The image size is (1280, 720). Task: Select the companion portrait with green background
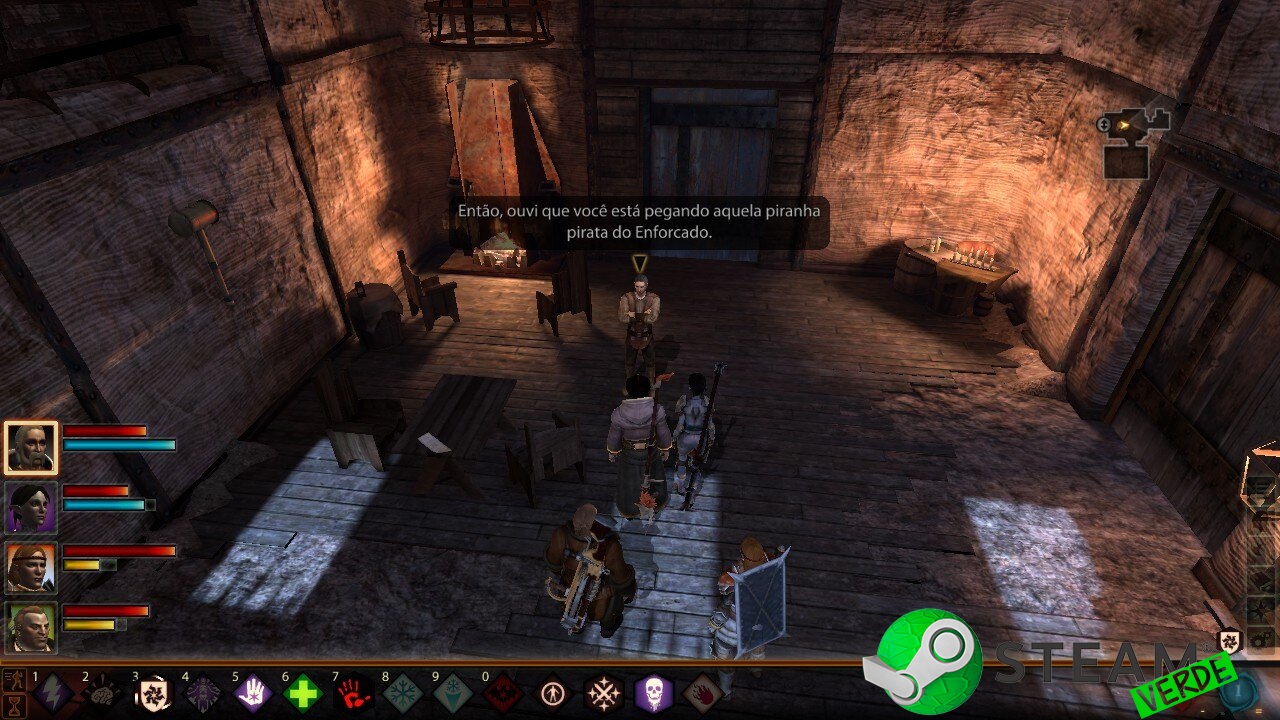click(31, 627)
